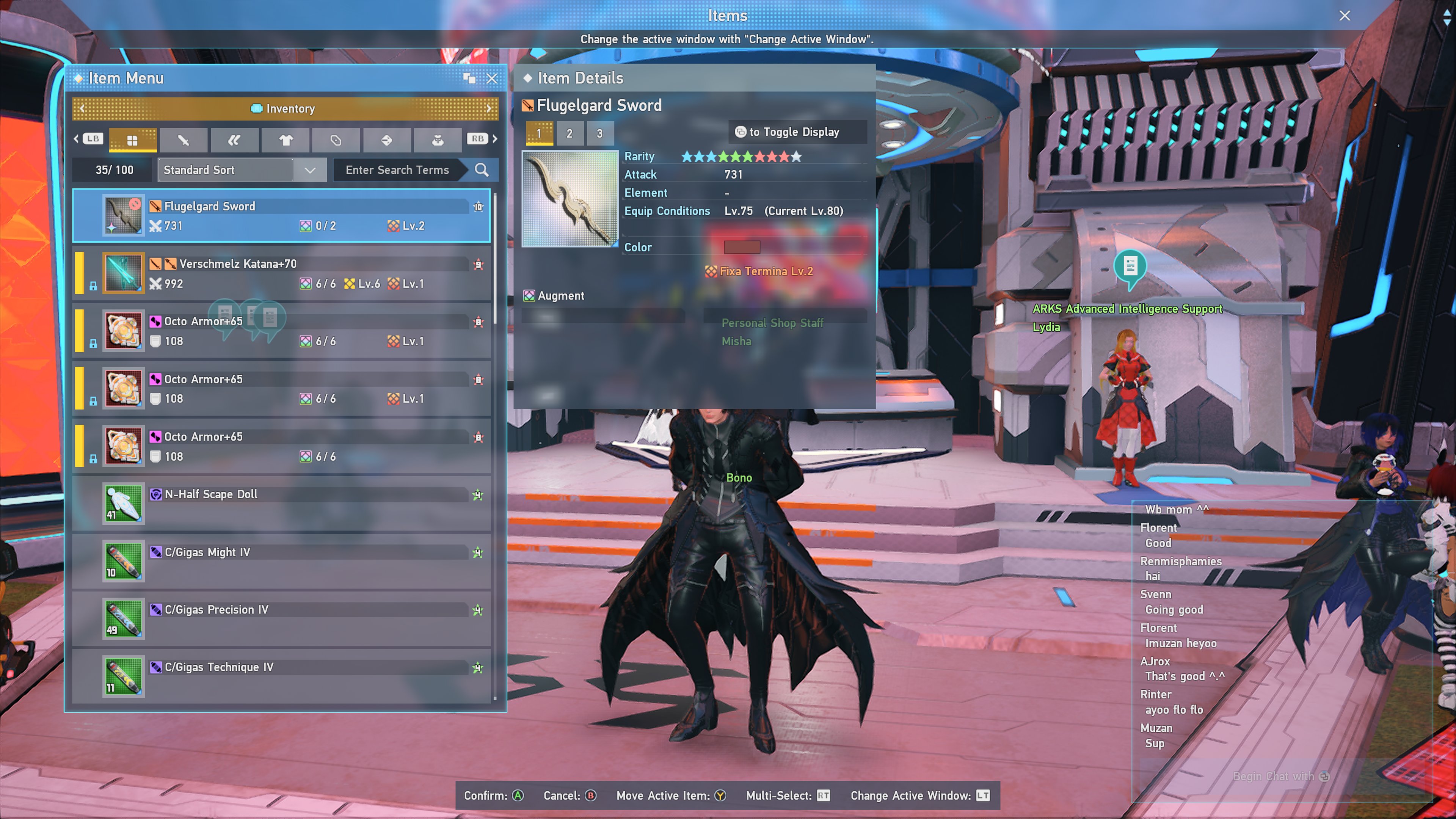This screenshot has height=819, width=1456.
Task: Switch to the clothing shirt category tab
Action: click(286, 140)
